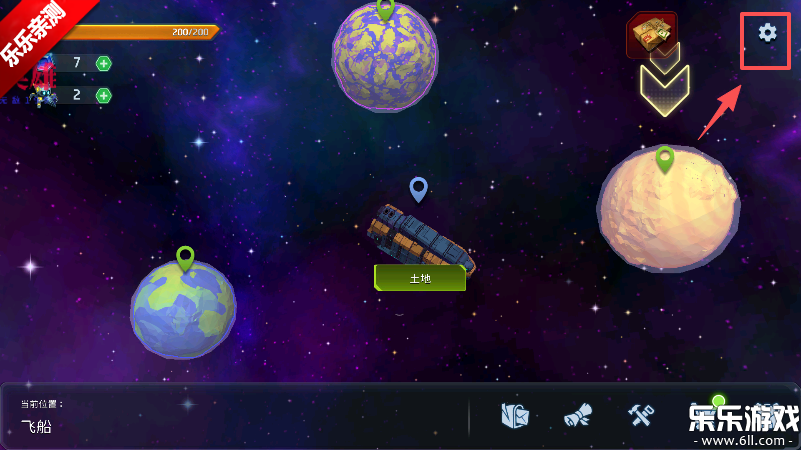
Task: Select the green pin on the tan planet
Action: pos(665,158)
